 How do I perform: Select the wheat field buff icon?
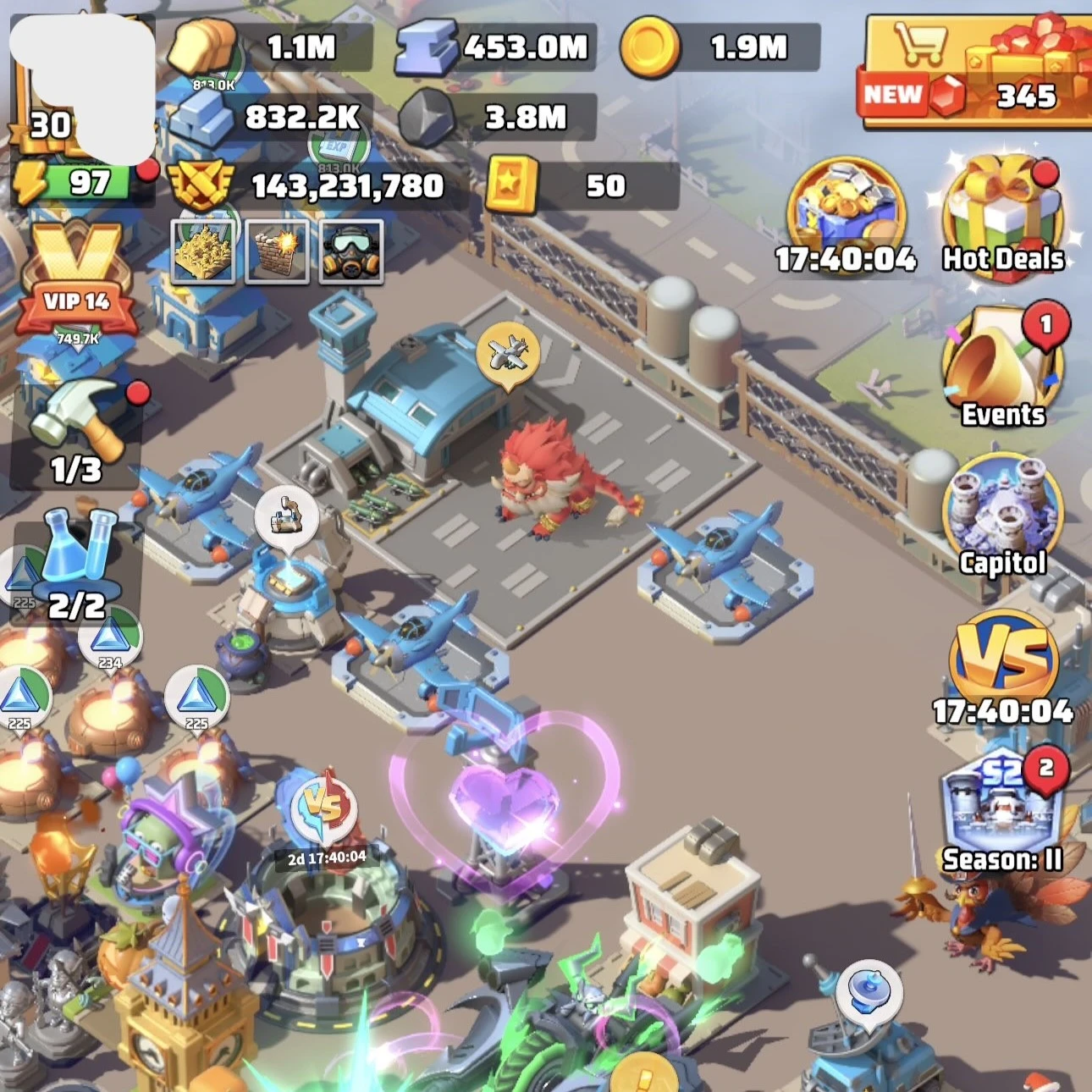[x=202, y=251]
